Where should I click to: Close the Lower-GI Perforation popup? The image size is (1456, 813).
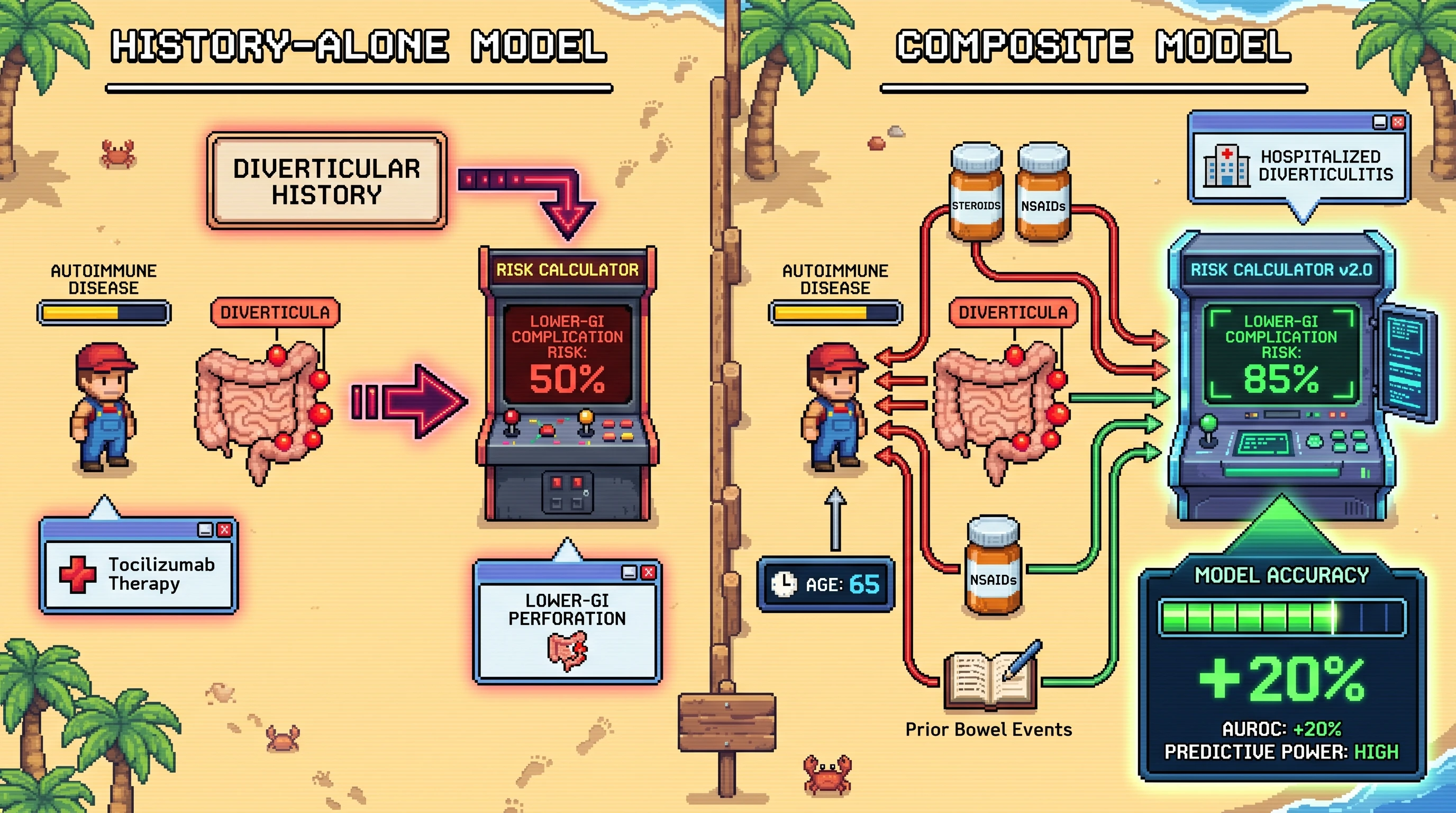tap(648, 573)
